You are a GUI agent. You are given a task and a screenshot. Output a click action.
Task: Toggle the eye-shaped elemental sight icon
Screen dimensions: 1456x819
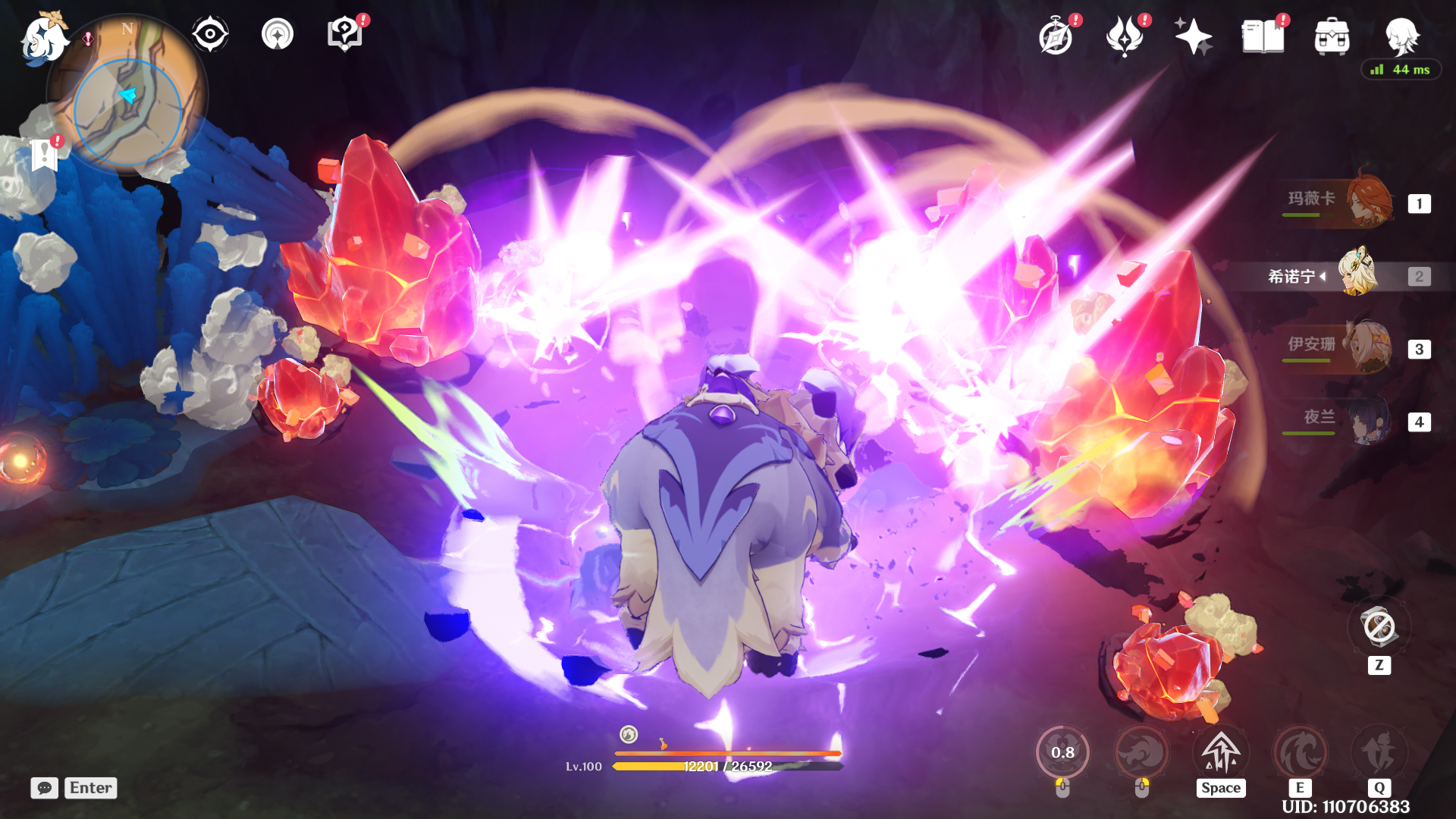[x=210, y=34]
